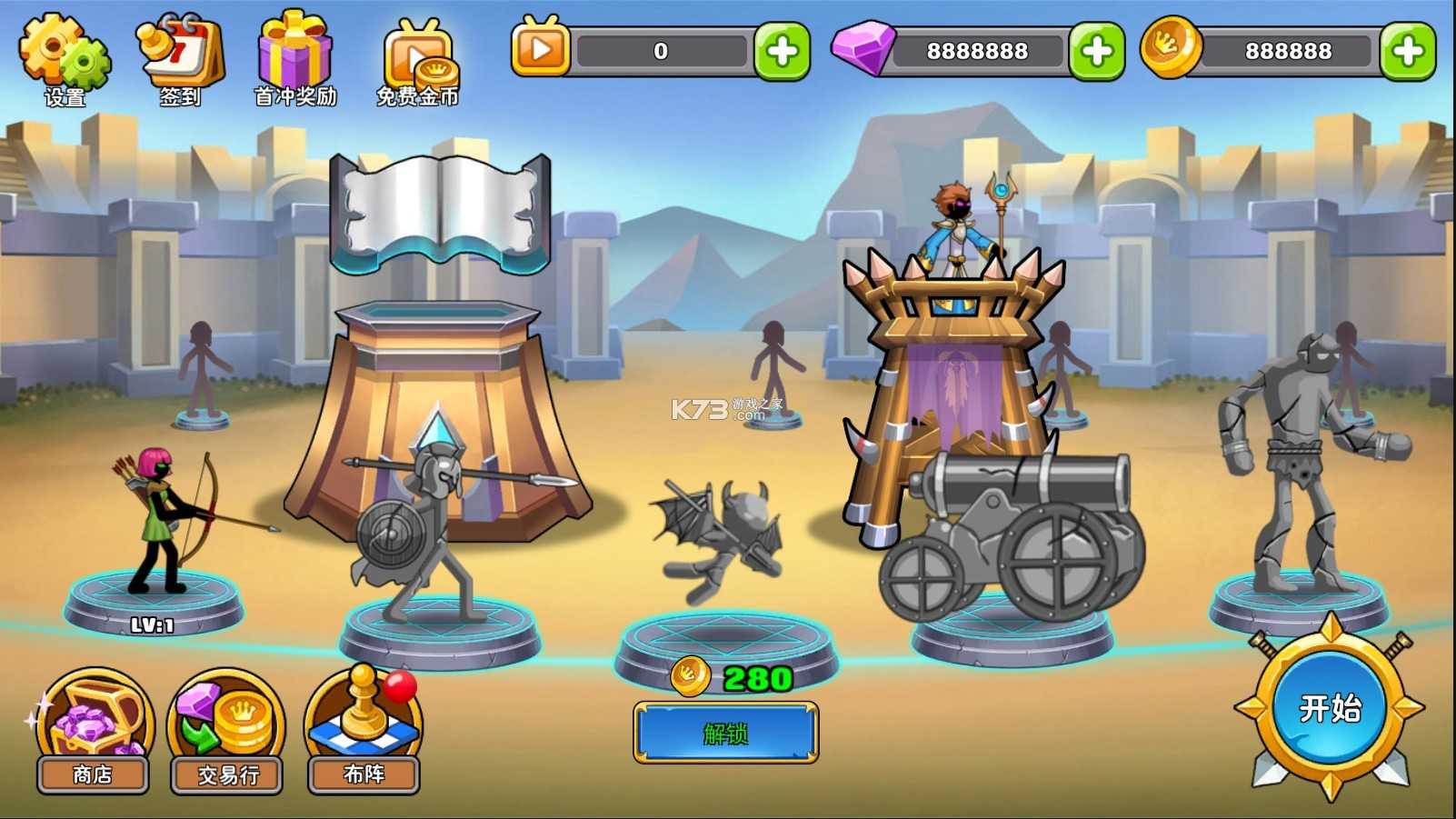Unlock the hero with the 解锁 button
This screenshot has height=819, width=1456.
(725, 733)
